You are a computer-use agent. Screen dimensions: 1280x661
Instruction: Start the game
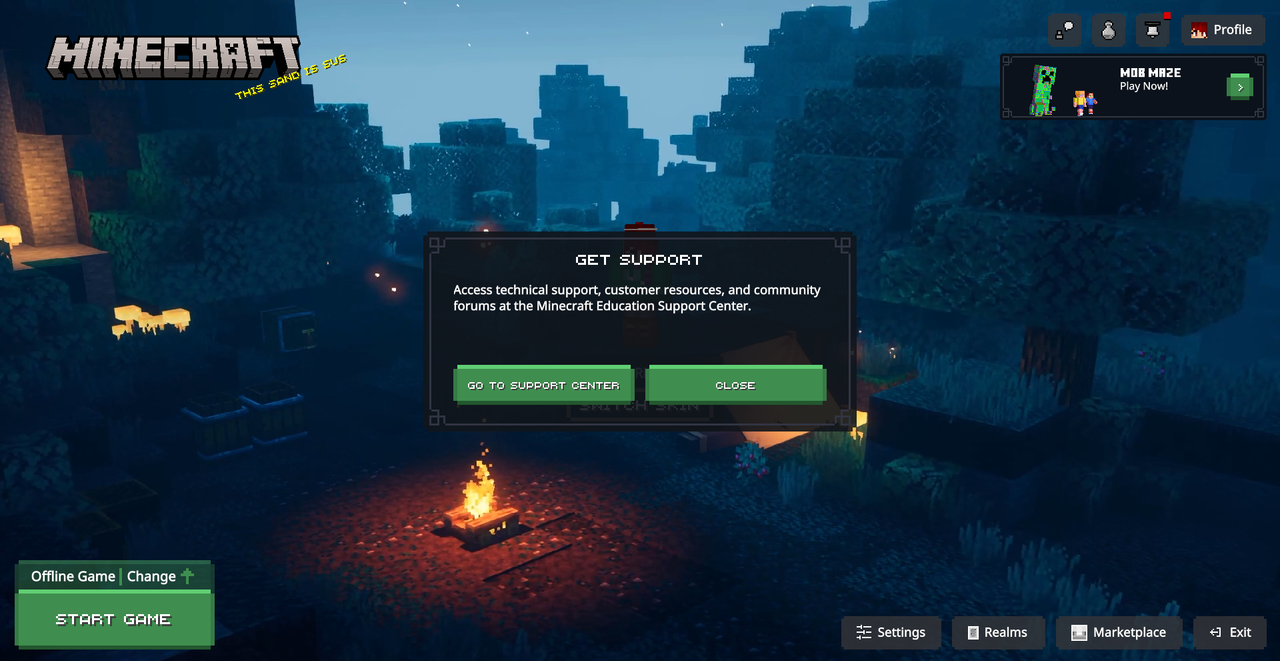click(114, 619)
